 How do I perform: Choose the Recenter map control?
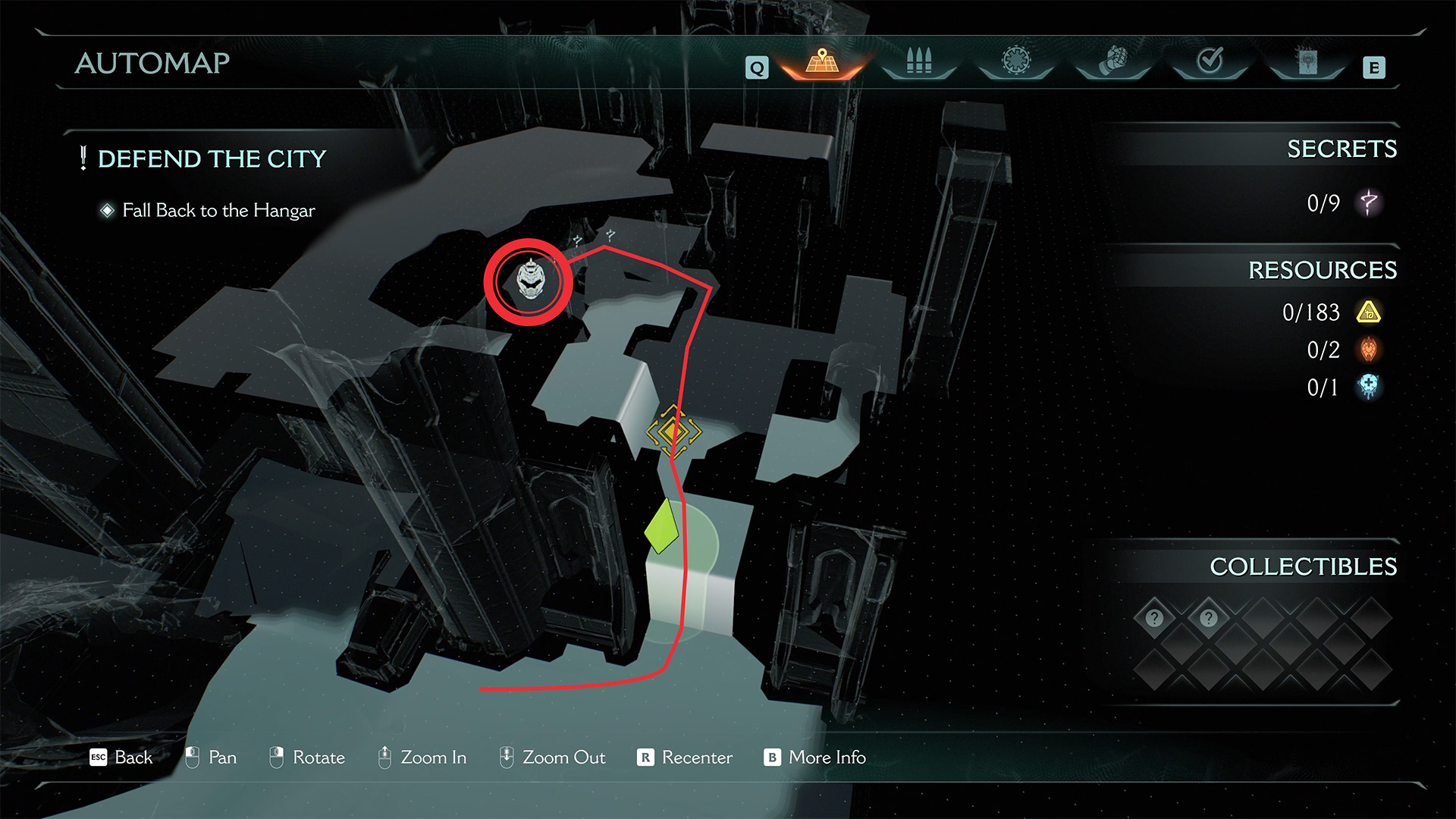tap(685, 757)
